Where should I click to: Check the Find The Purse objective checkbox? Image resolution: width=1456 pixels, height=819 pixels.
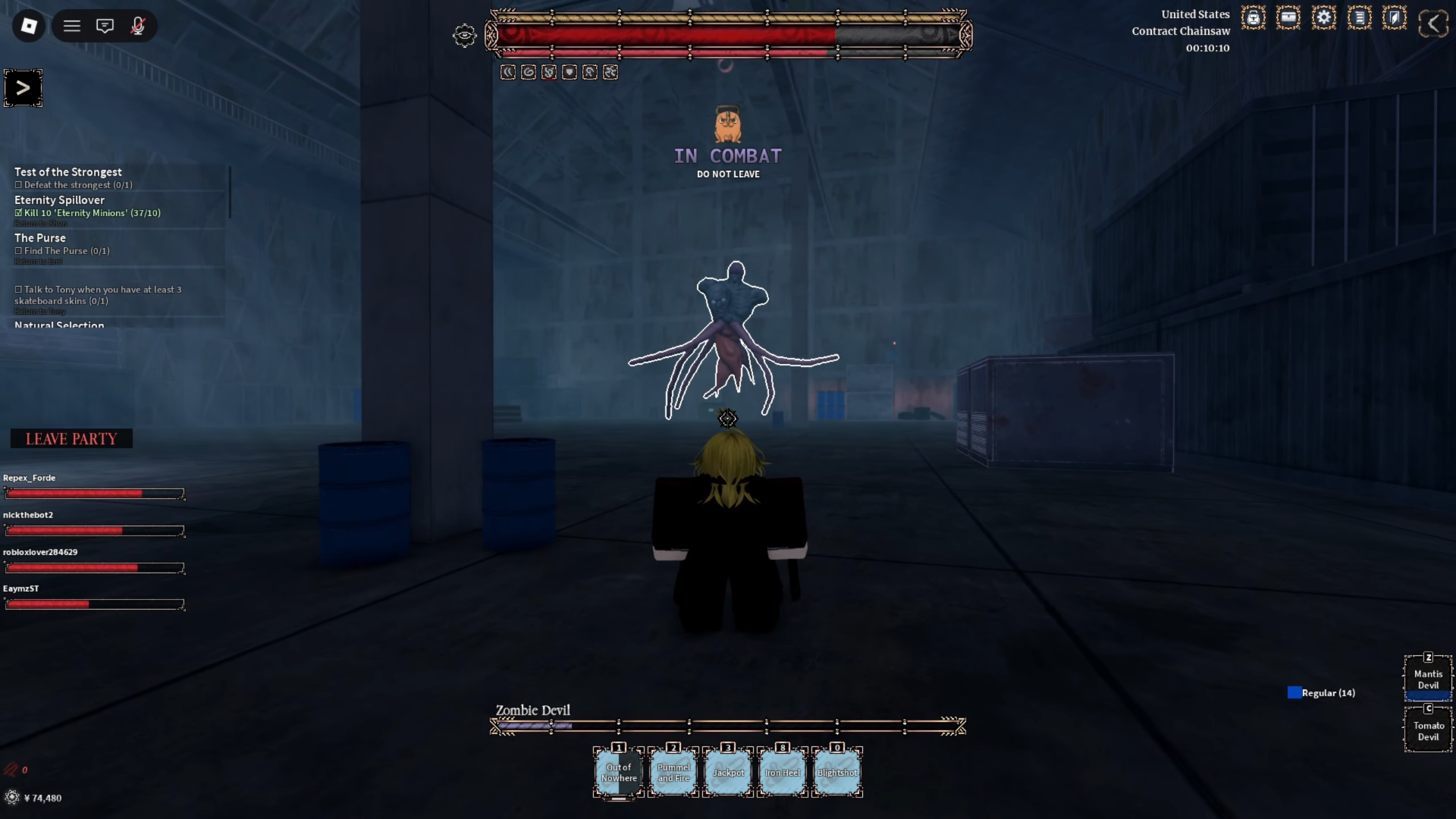click(x=19, y=251)
